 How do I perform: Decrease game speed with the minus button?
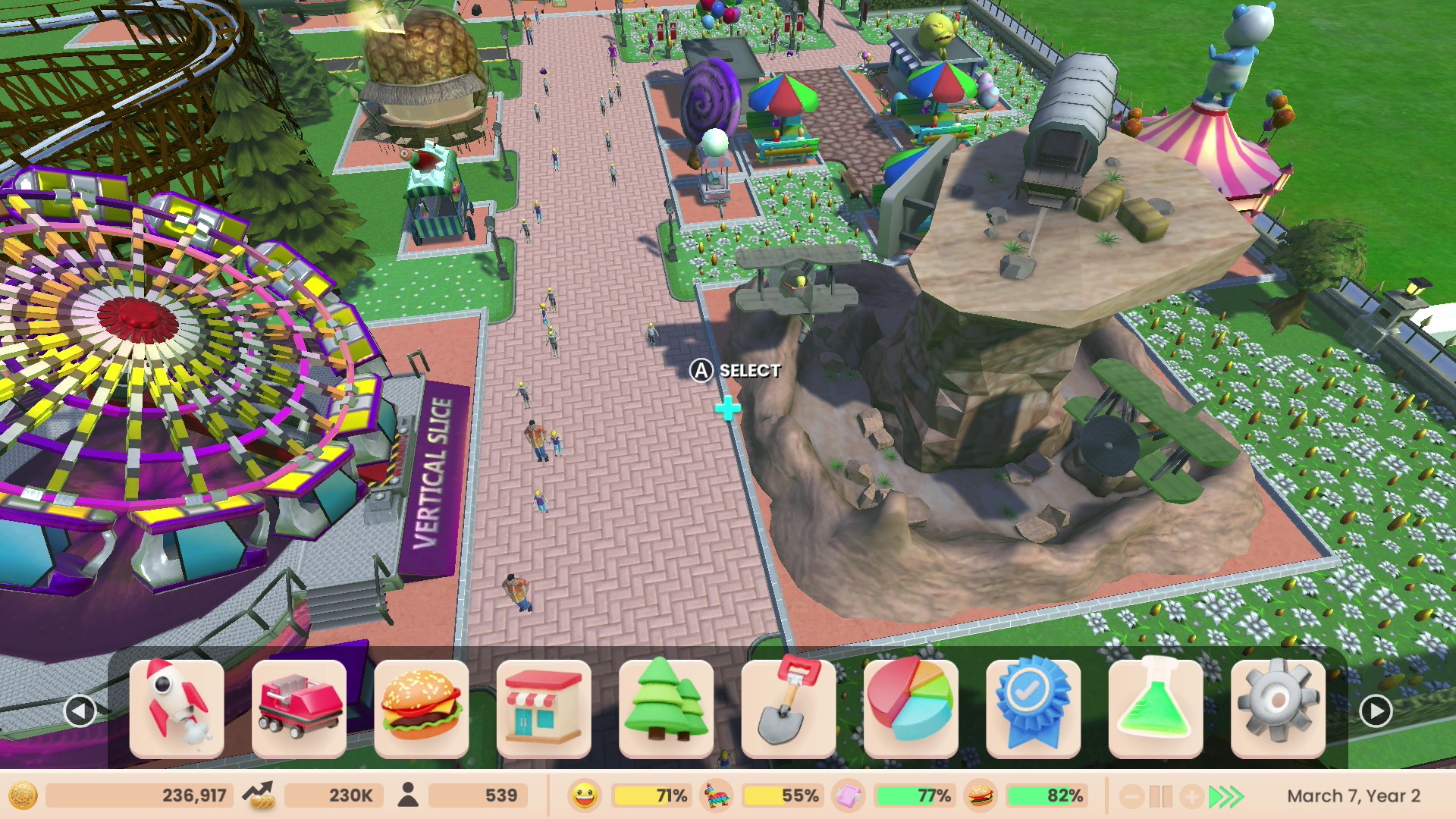click(1131, 796)
